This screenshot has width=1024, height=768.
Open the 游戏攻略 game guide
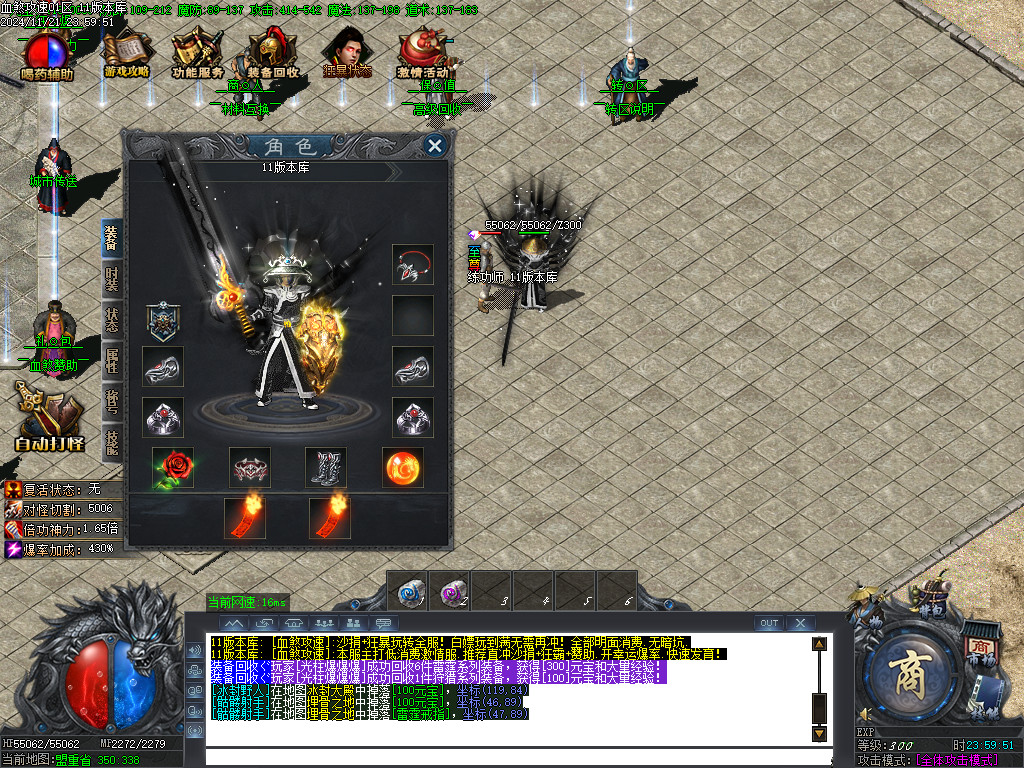(x=127, y=55)
